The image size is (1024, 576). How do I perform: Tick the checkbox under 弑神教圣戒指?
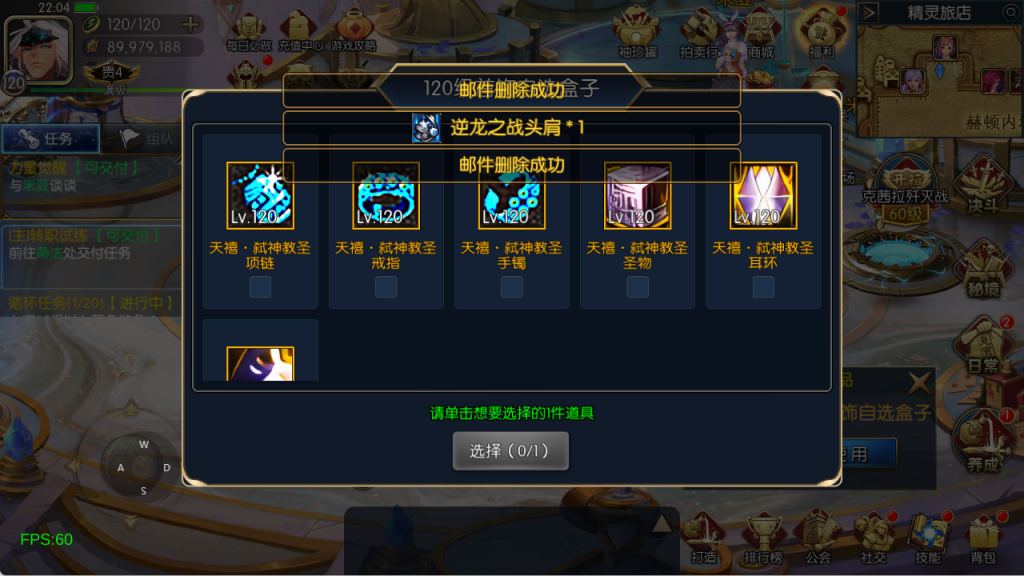(x=386, y=287)
